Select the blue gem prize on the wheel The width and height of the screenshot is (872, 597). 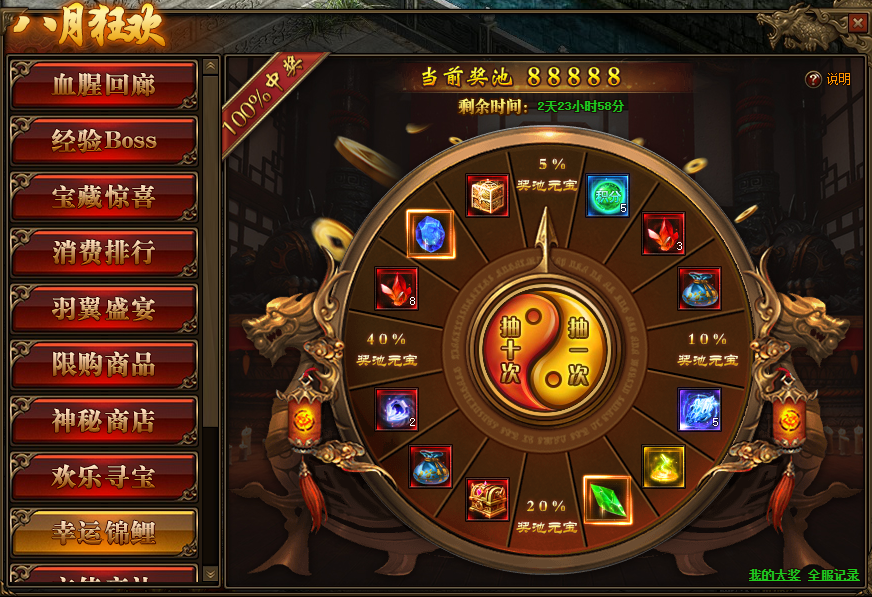click(x=431, y=233)
